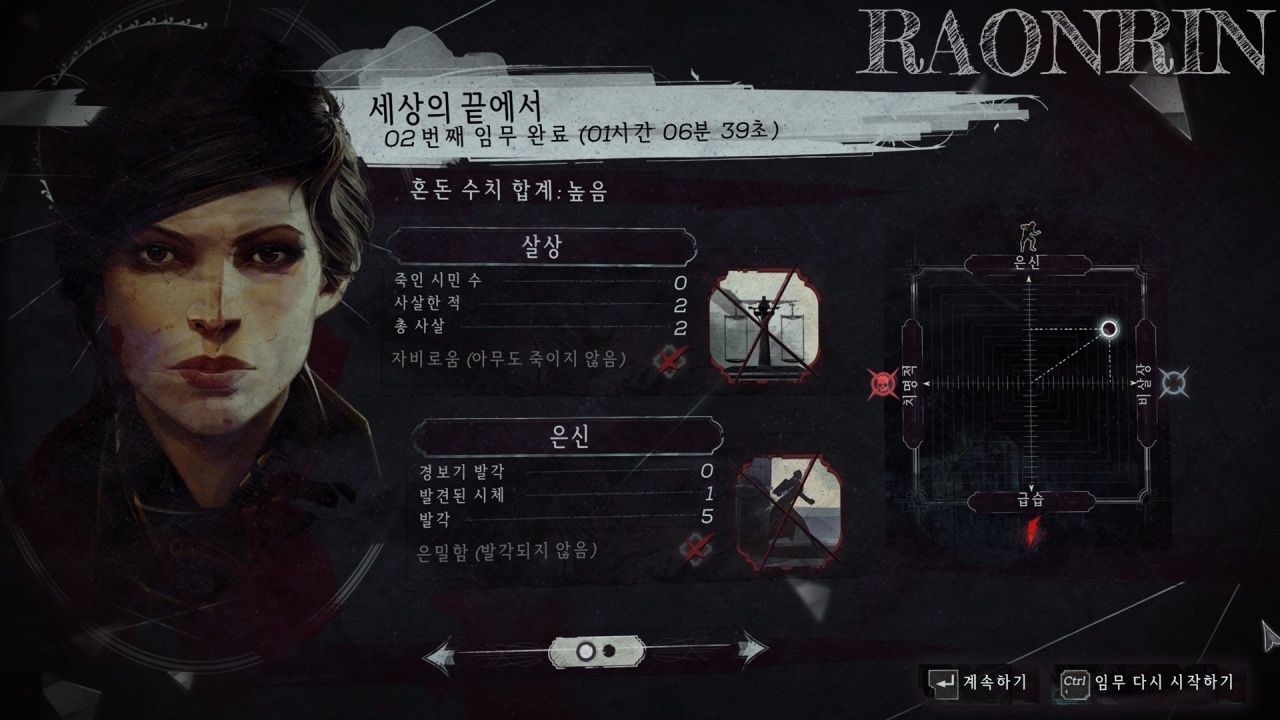Continue with the 계속하기 button
1280x720 pixels.
978,682
